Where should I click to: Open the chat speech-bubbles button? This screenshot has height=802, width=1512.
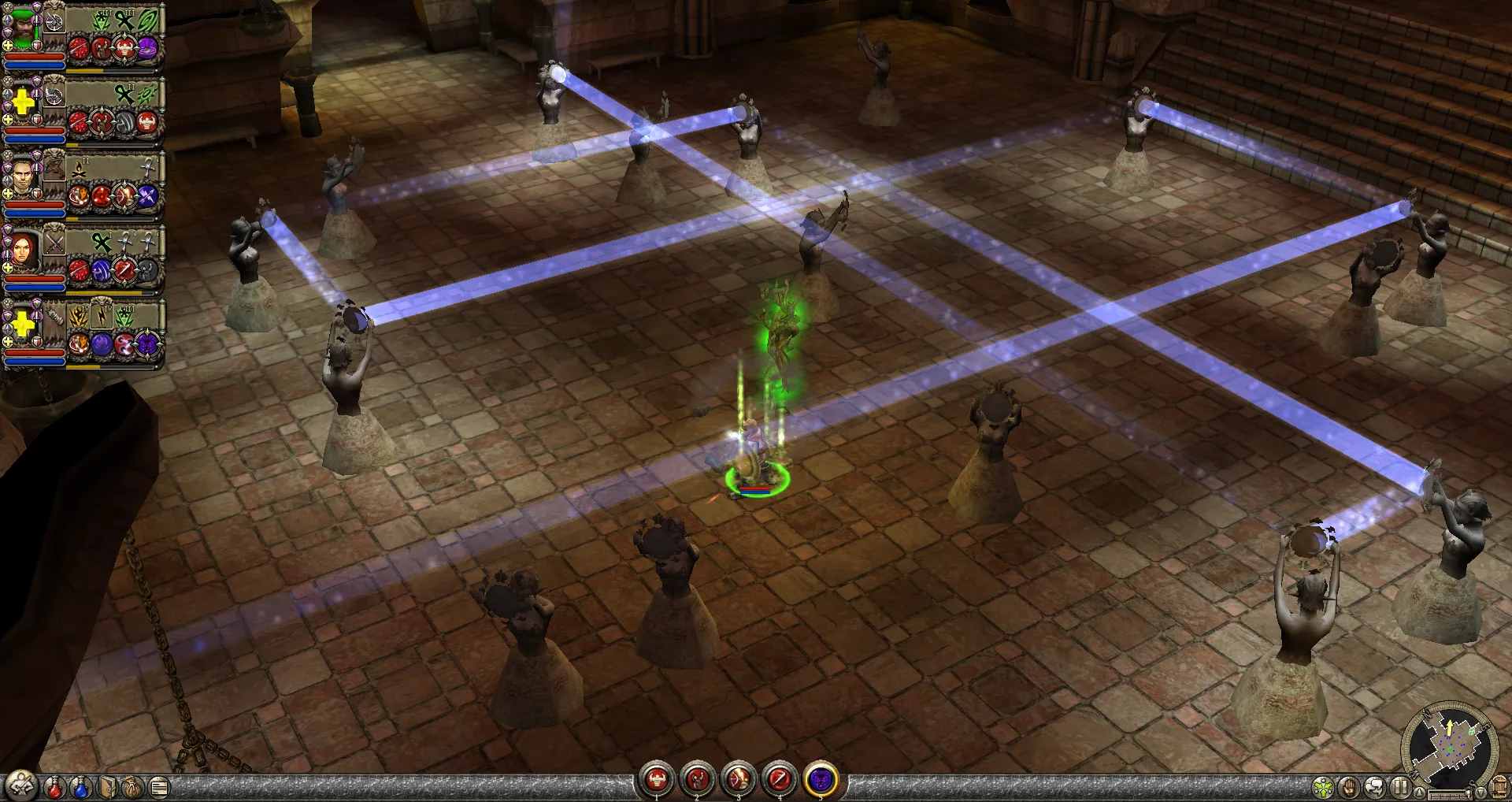1375,787
